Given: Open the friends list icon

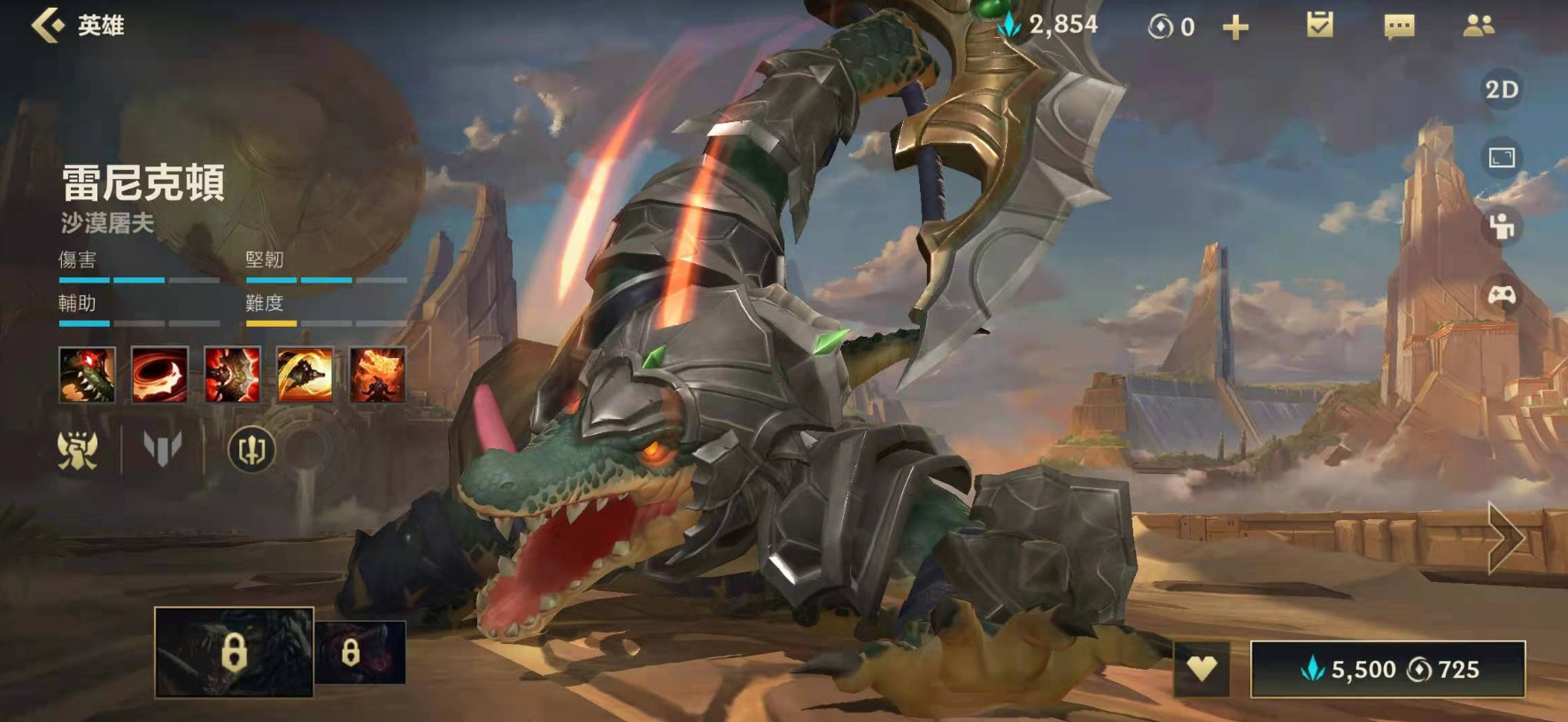Looking at the screenshot, I should pos(1478,26).
